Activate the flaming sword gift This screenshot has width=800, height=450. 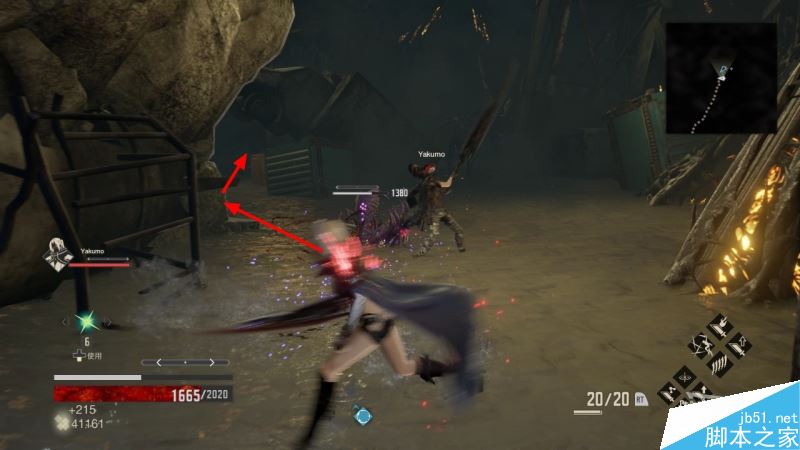pos(720,325)
